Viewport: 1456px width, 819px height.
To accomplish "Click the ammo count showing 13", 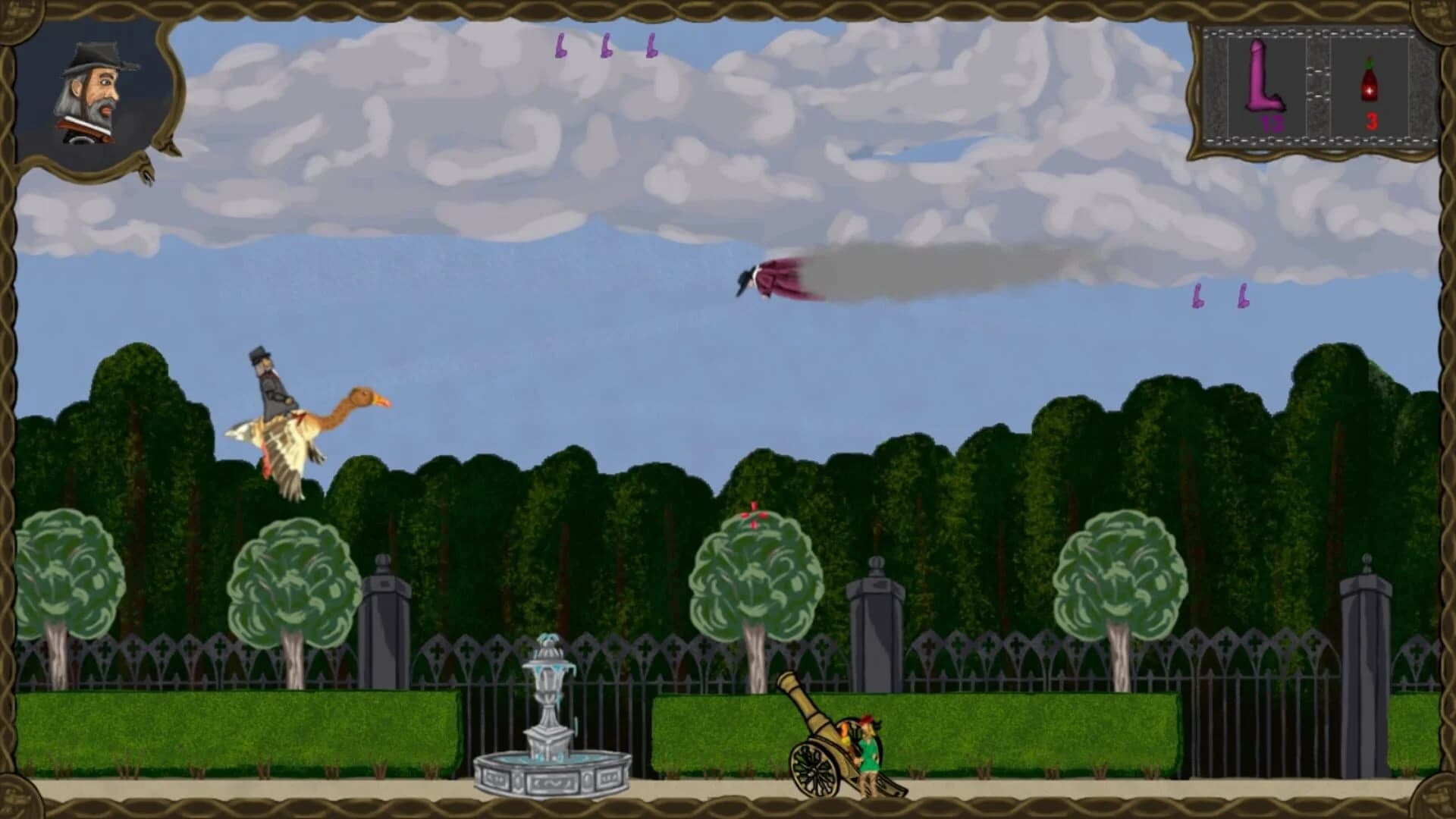I will point(1272,124).
